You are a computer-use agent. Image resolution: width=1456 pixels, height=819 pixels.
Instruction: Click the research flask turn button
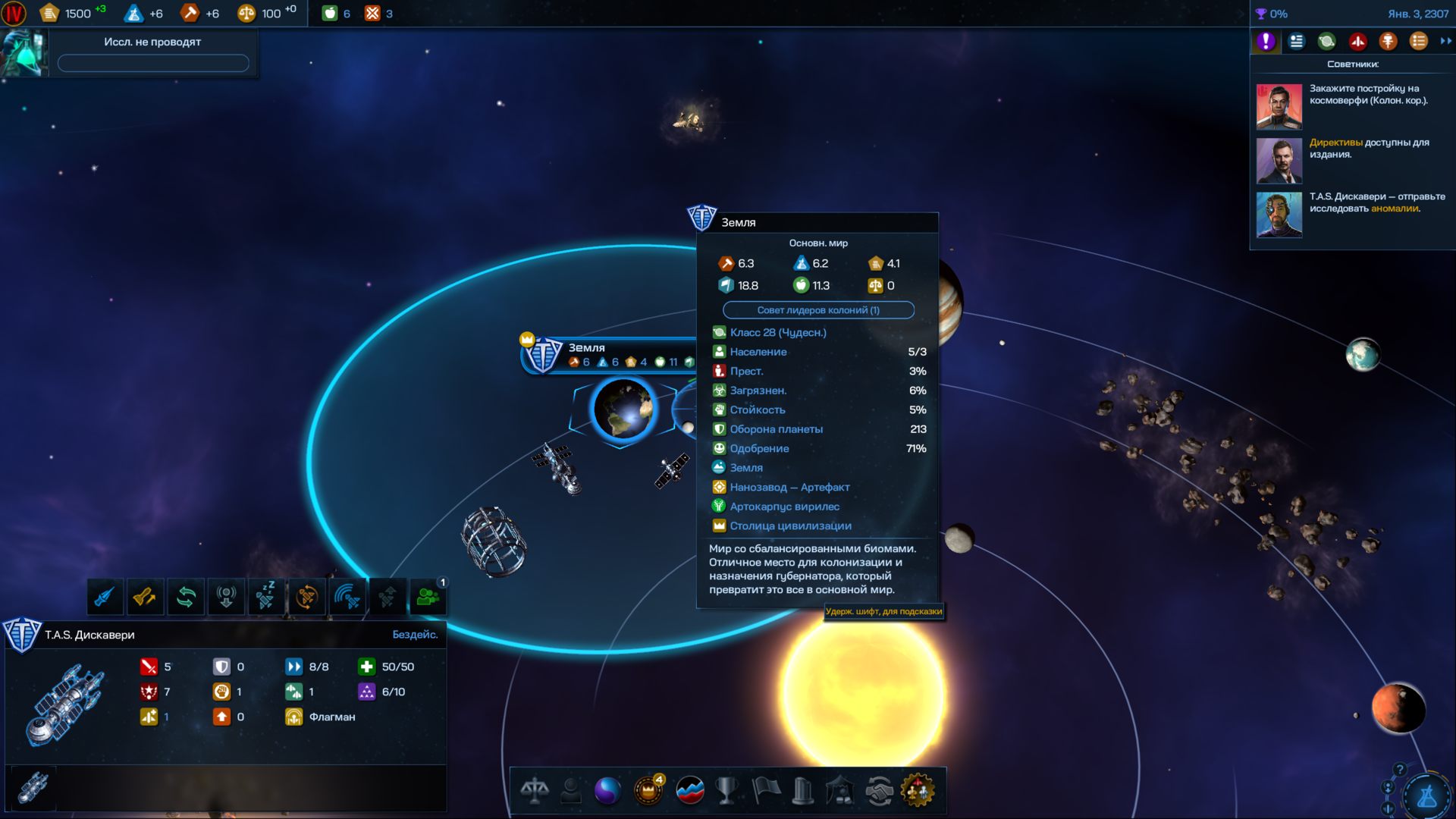tap(1427, 796)
